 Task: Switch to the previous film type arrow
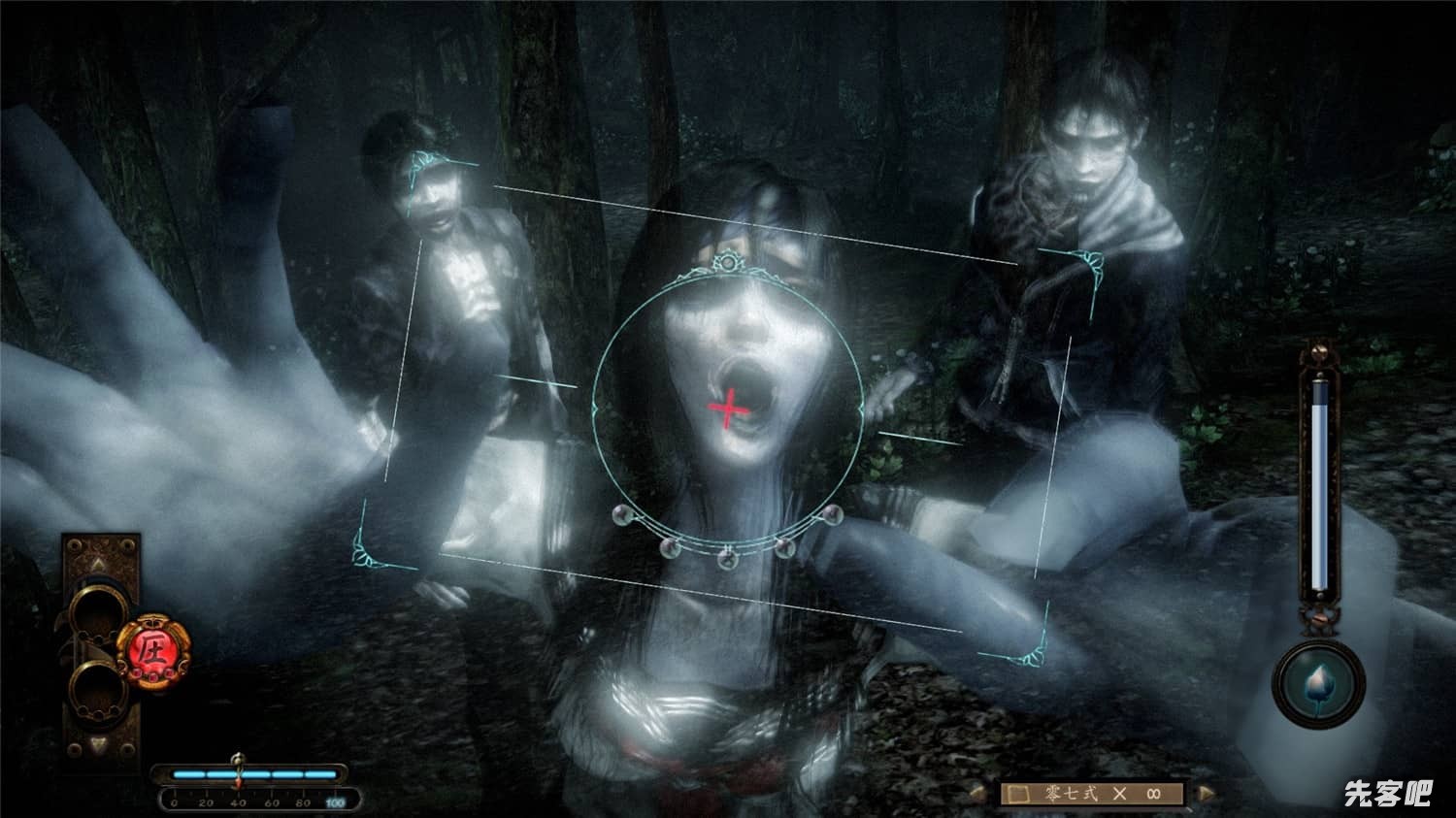point(979,794)
